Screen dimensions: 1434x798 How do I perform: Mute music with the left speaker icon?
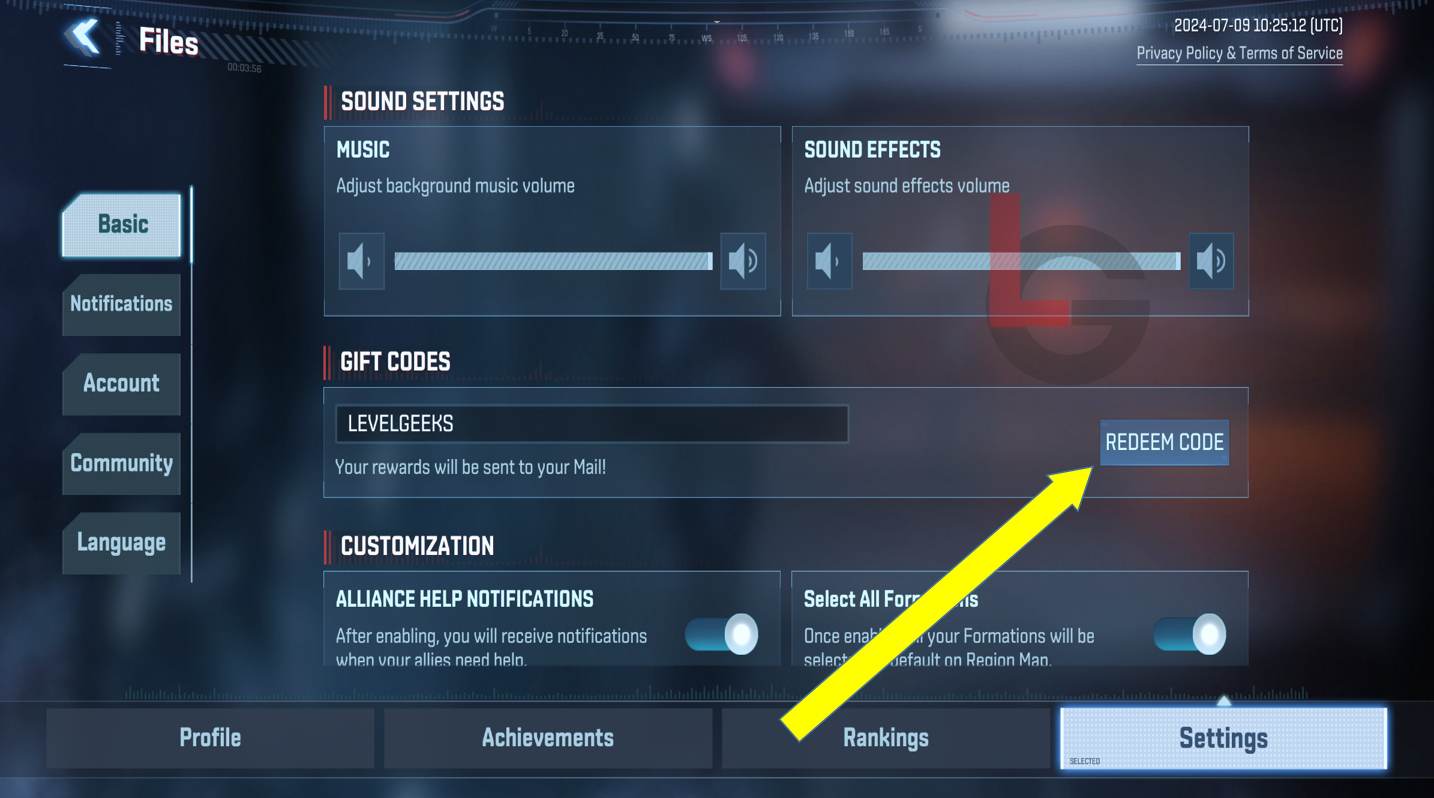point(361,258)
